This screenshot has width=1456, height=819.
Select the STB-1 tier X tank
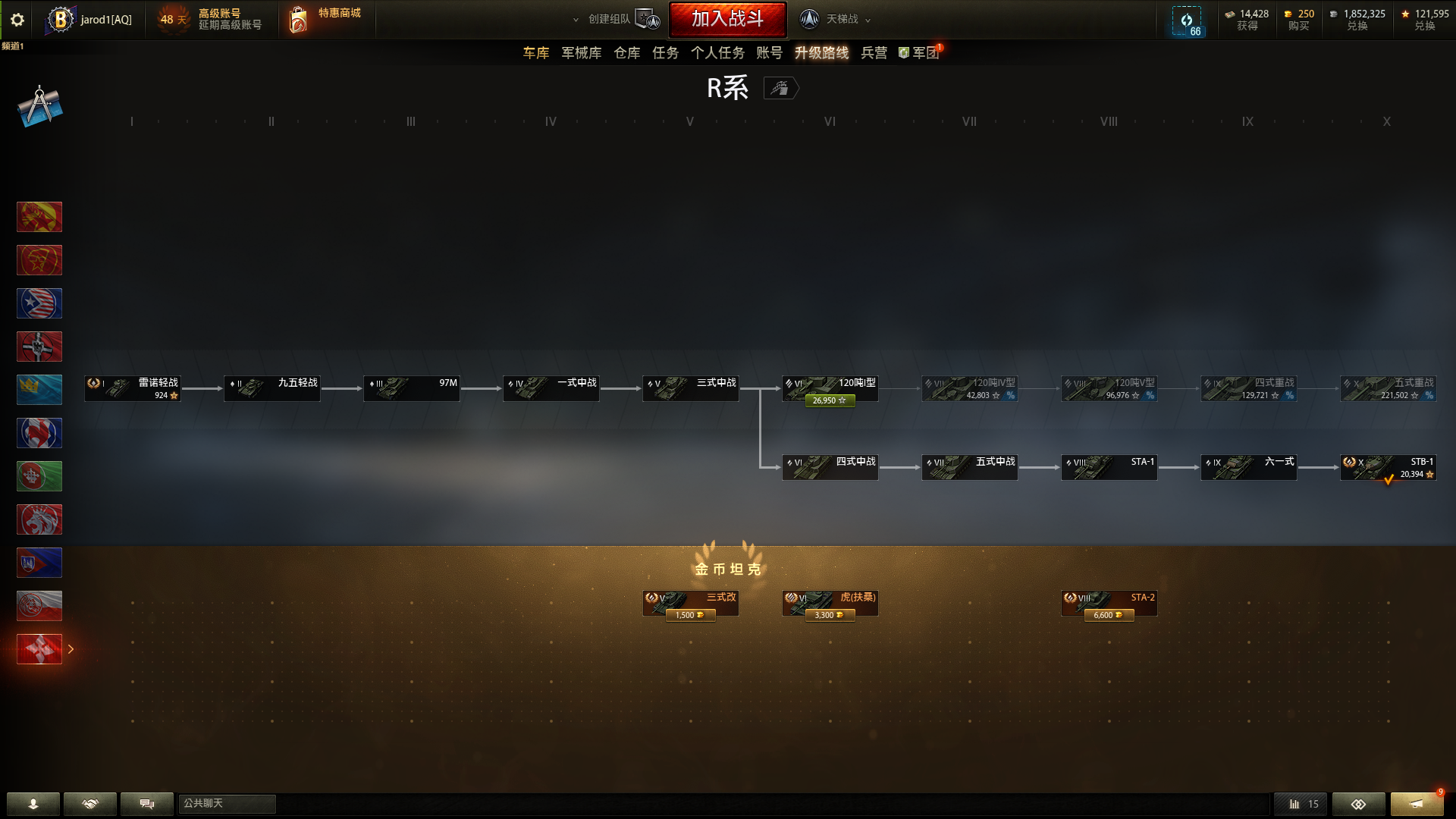[1388, 468]
